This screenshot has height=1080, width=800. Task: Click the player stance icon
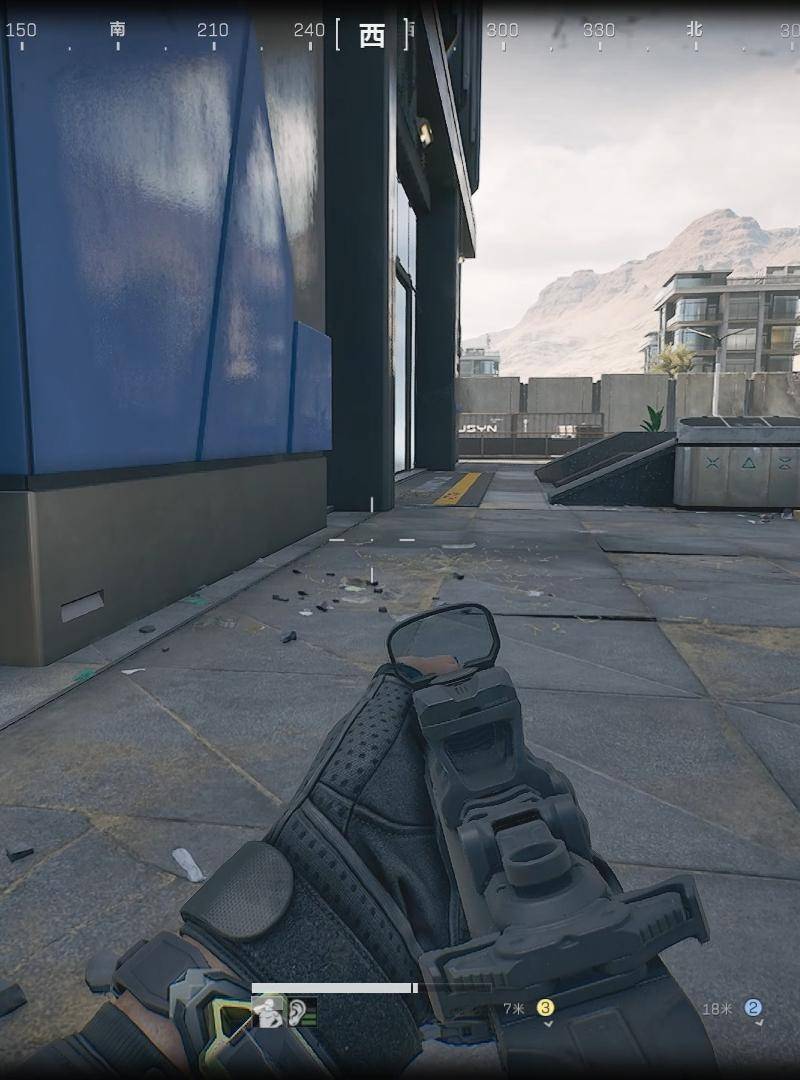pos(269,1014)
